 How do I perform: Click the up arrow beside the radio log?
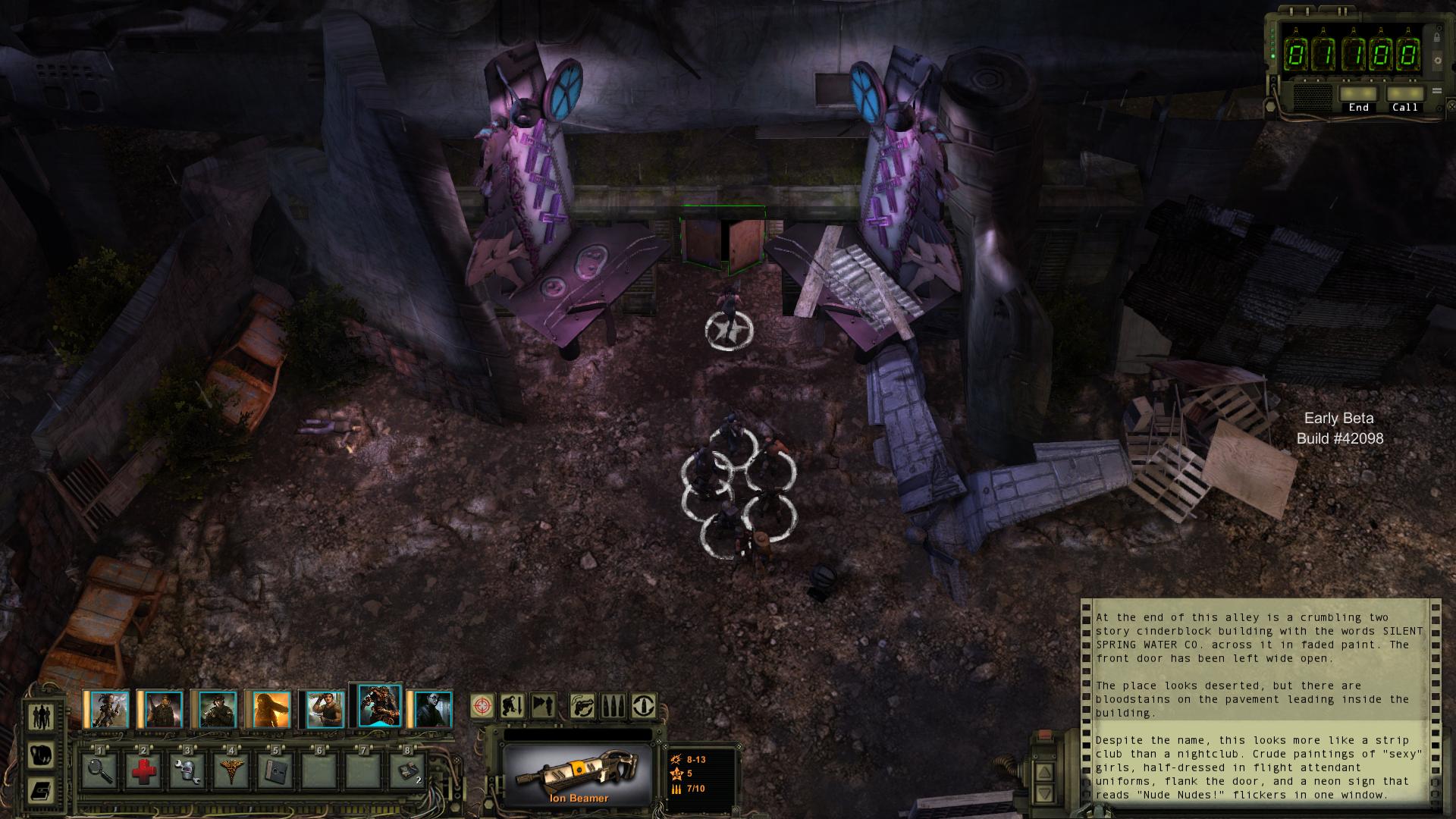pos(1044,772)
